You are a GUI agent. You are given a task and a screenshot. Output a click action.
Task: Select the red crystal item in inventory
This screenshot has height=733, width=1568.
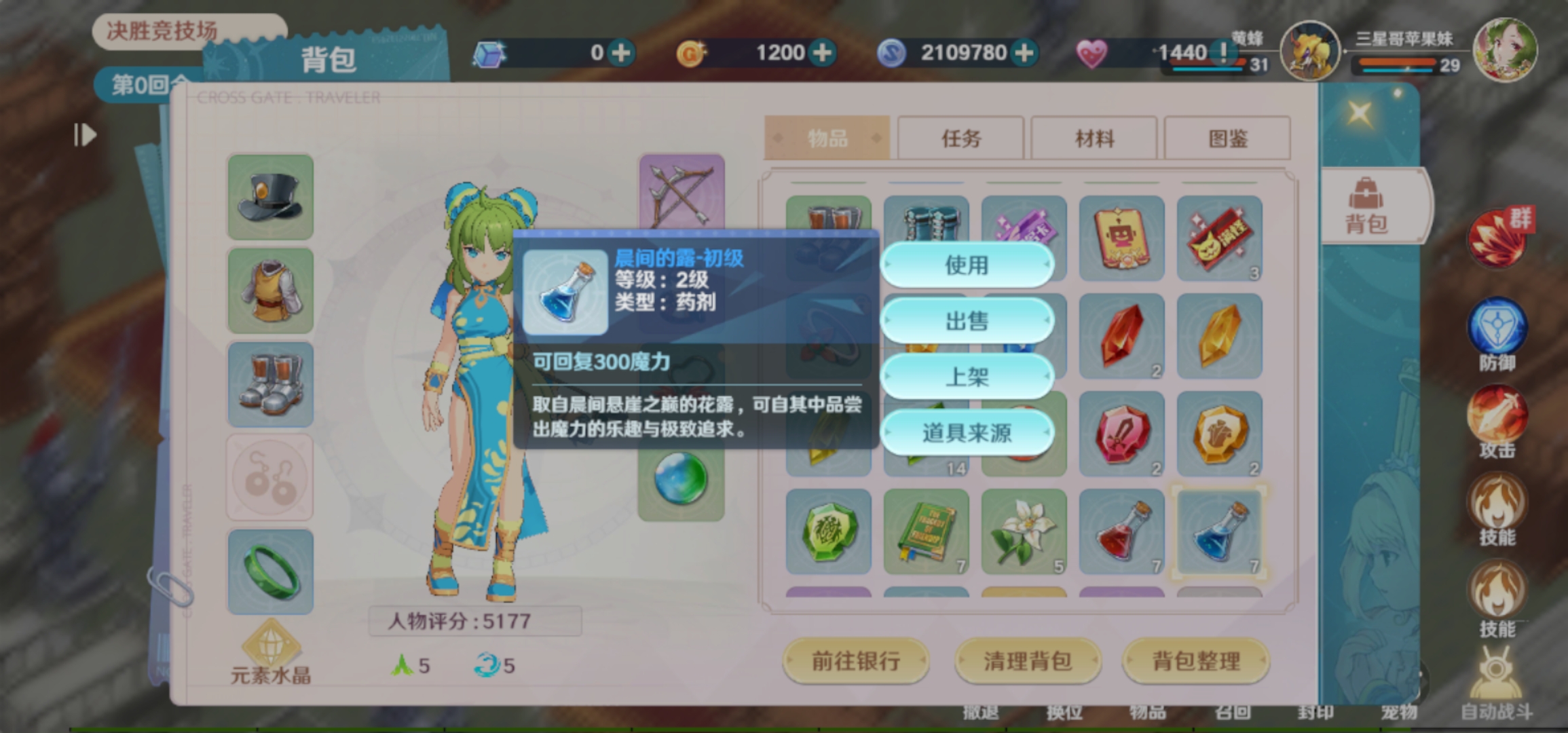(1121, 336)
